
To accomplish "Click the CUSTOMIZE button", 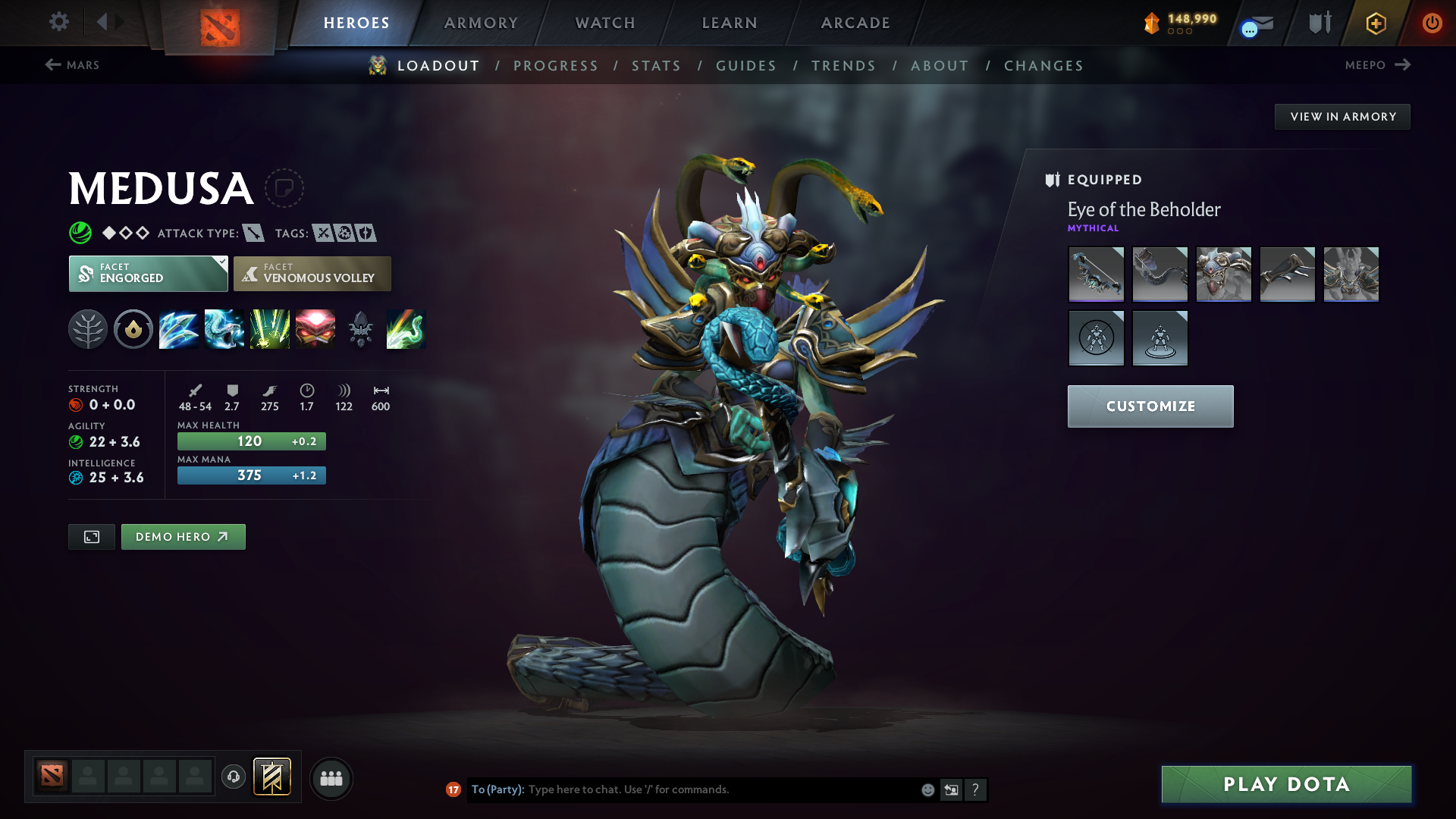I will (x=1150, y=406).
